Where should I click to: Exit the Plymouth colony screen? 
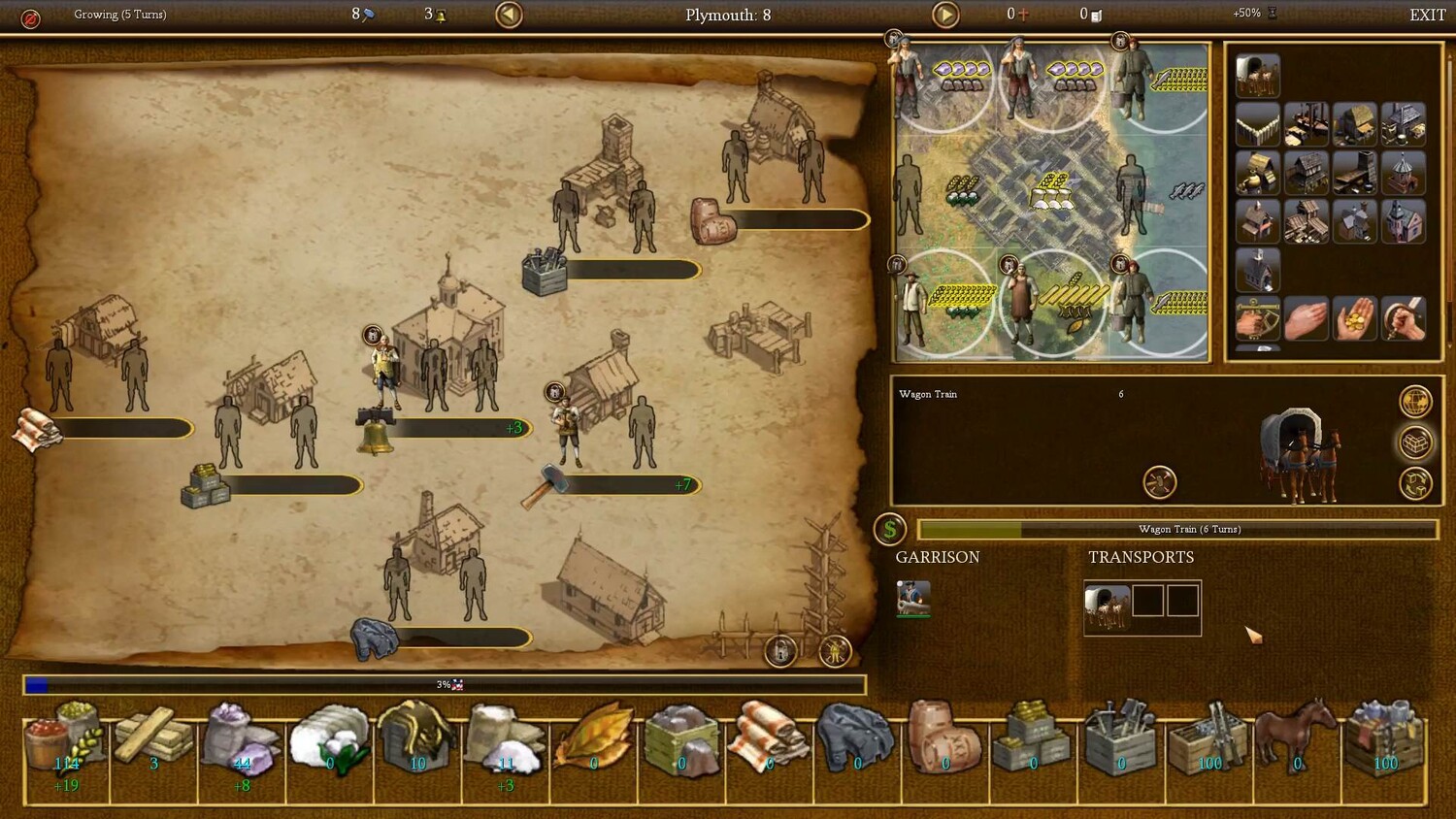point(1427,15)
